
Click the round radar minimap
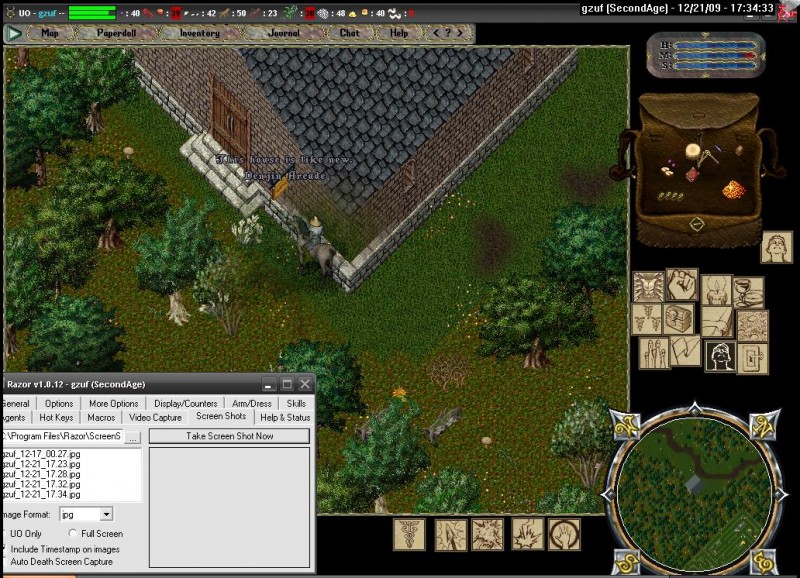point(693,490)
